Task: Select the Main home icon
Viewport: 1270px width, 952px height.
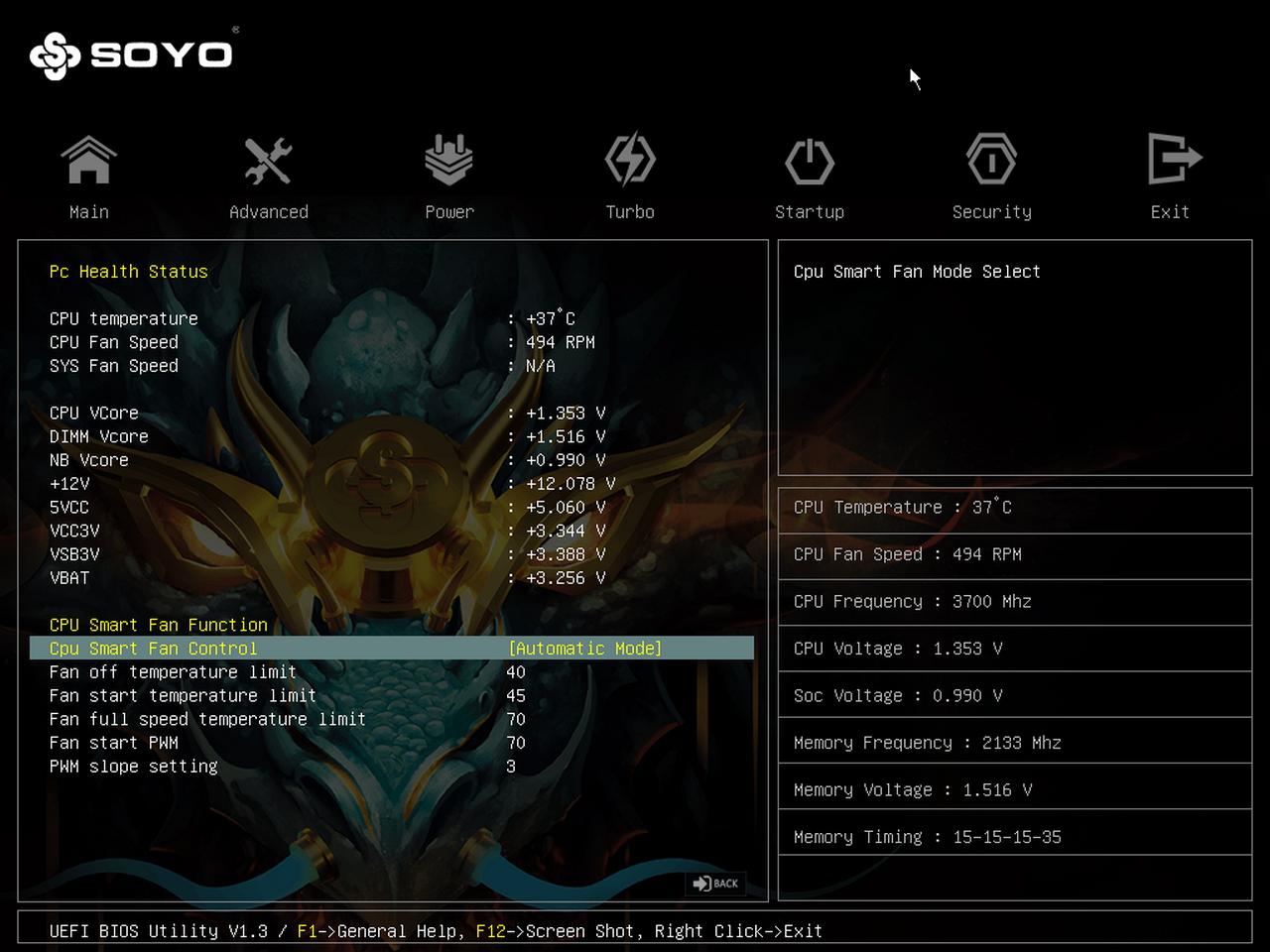Action: pos(89,159)
